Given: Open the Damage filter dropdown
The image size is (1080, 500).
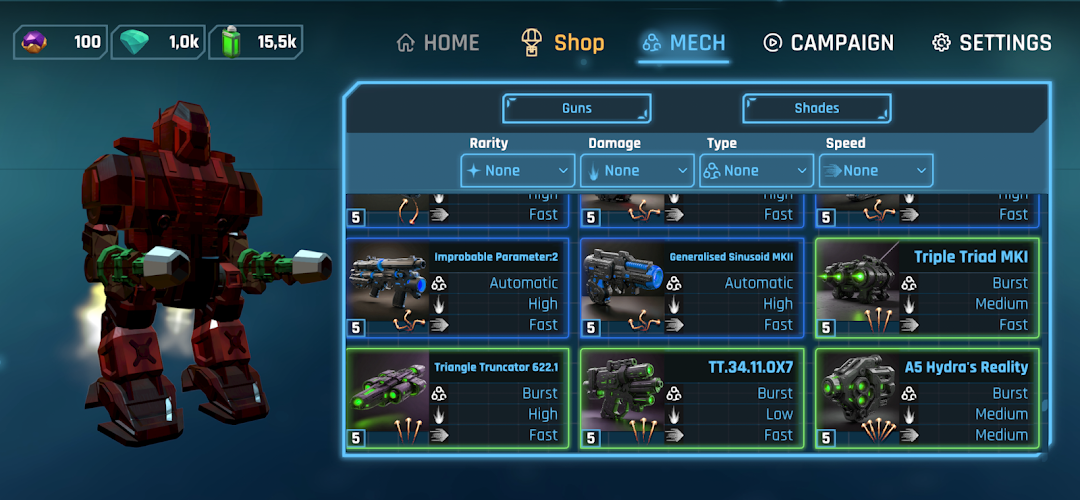Looking at the screenshot, I should (x=637, y=170).
